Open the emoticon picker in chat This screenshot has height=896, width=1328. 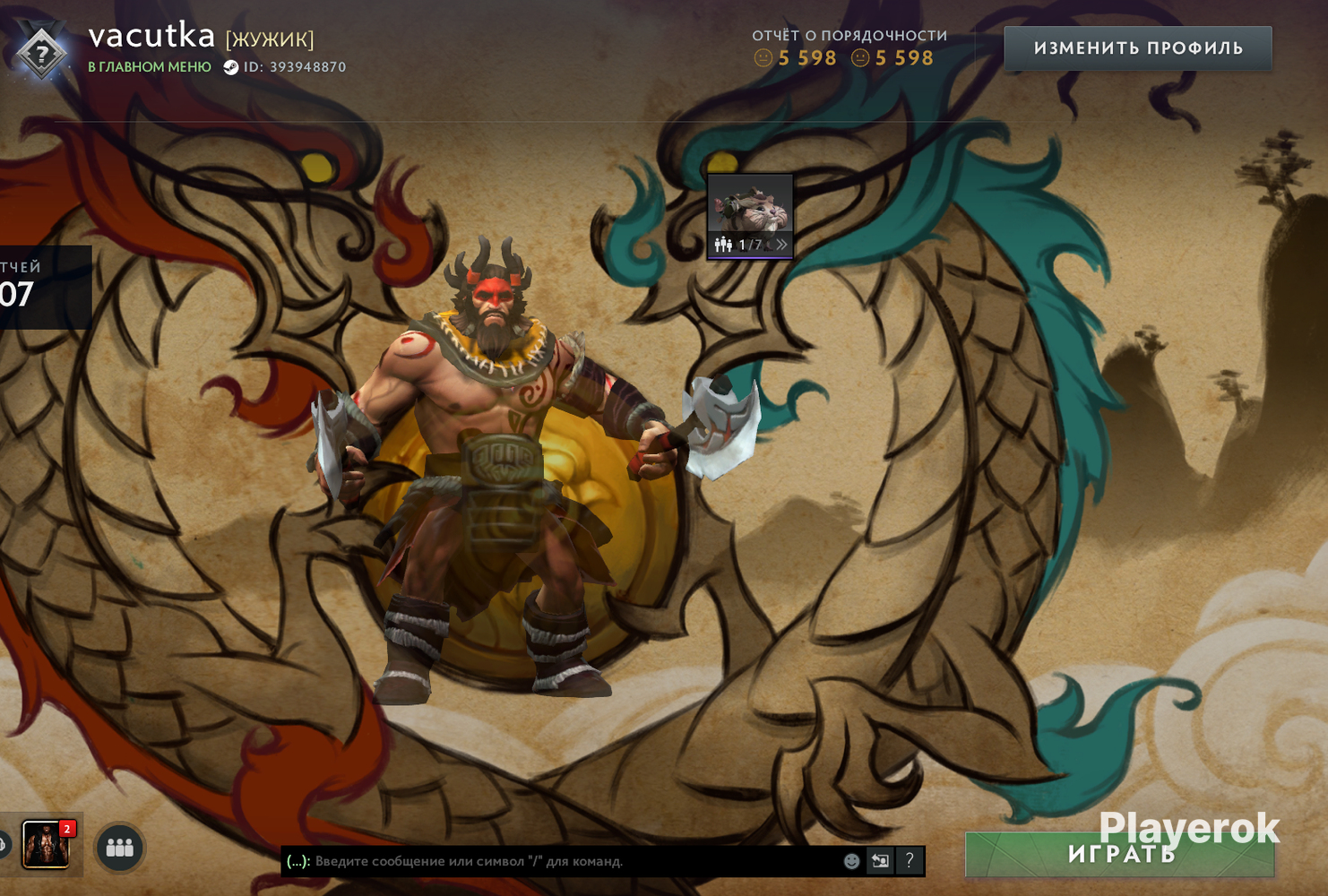click(x=851, y=861)
